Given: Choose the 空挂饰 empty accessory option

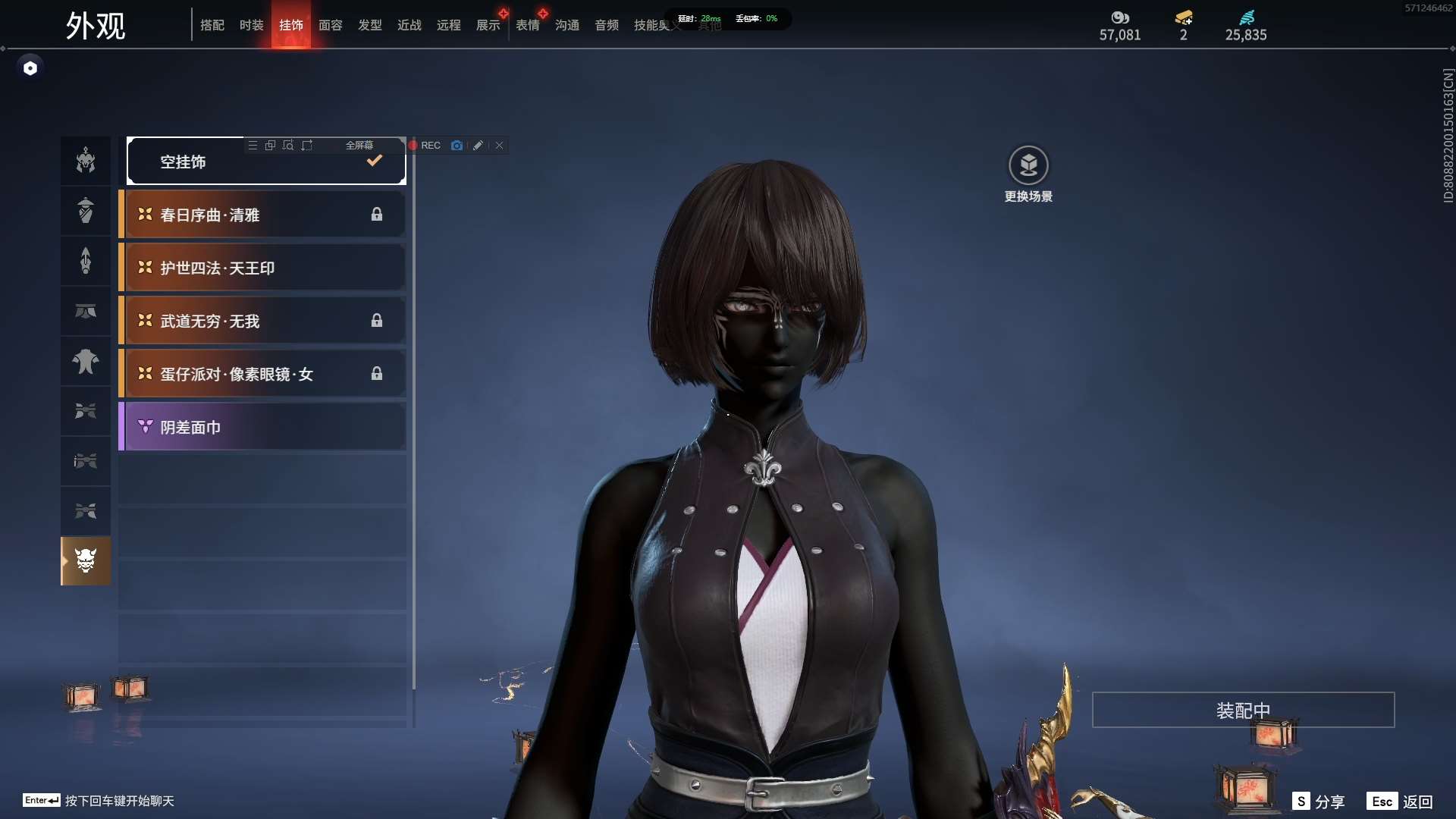Looking at the screenshot, I should (265, 162).
